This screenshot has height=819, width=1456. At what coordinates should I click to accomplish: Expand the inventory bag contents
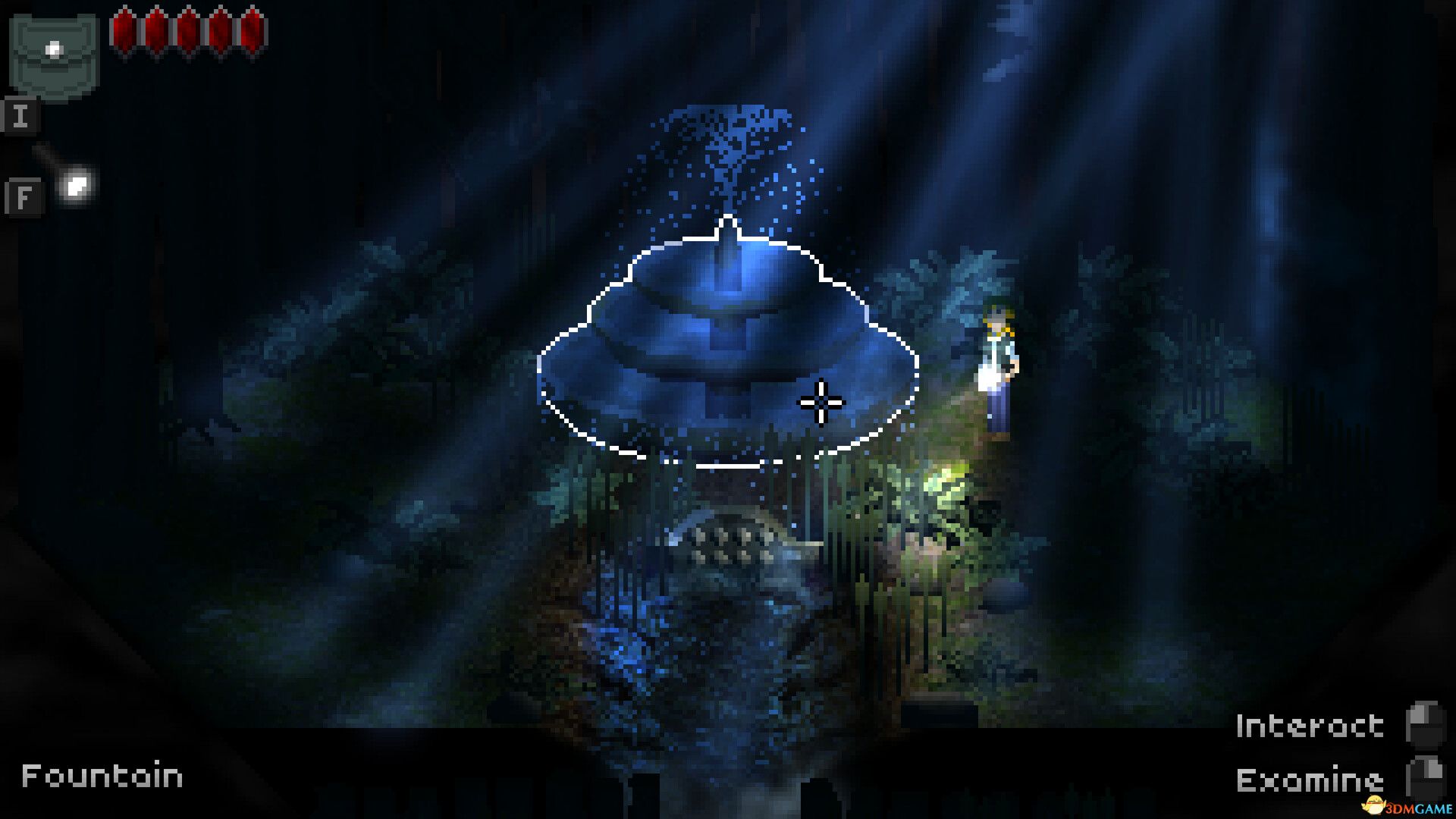click(53, 49)
